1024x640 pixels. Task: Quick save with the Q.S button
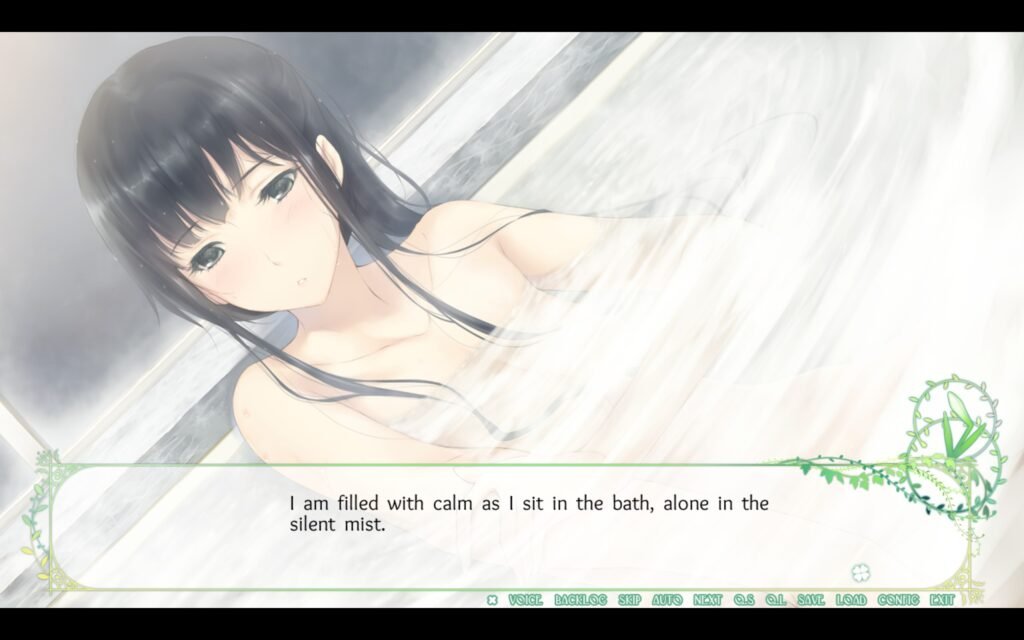point(743,600)
